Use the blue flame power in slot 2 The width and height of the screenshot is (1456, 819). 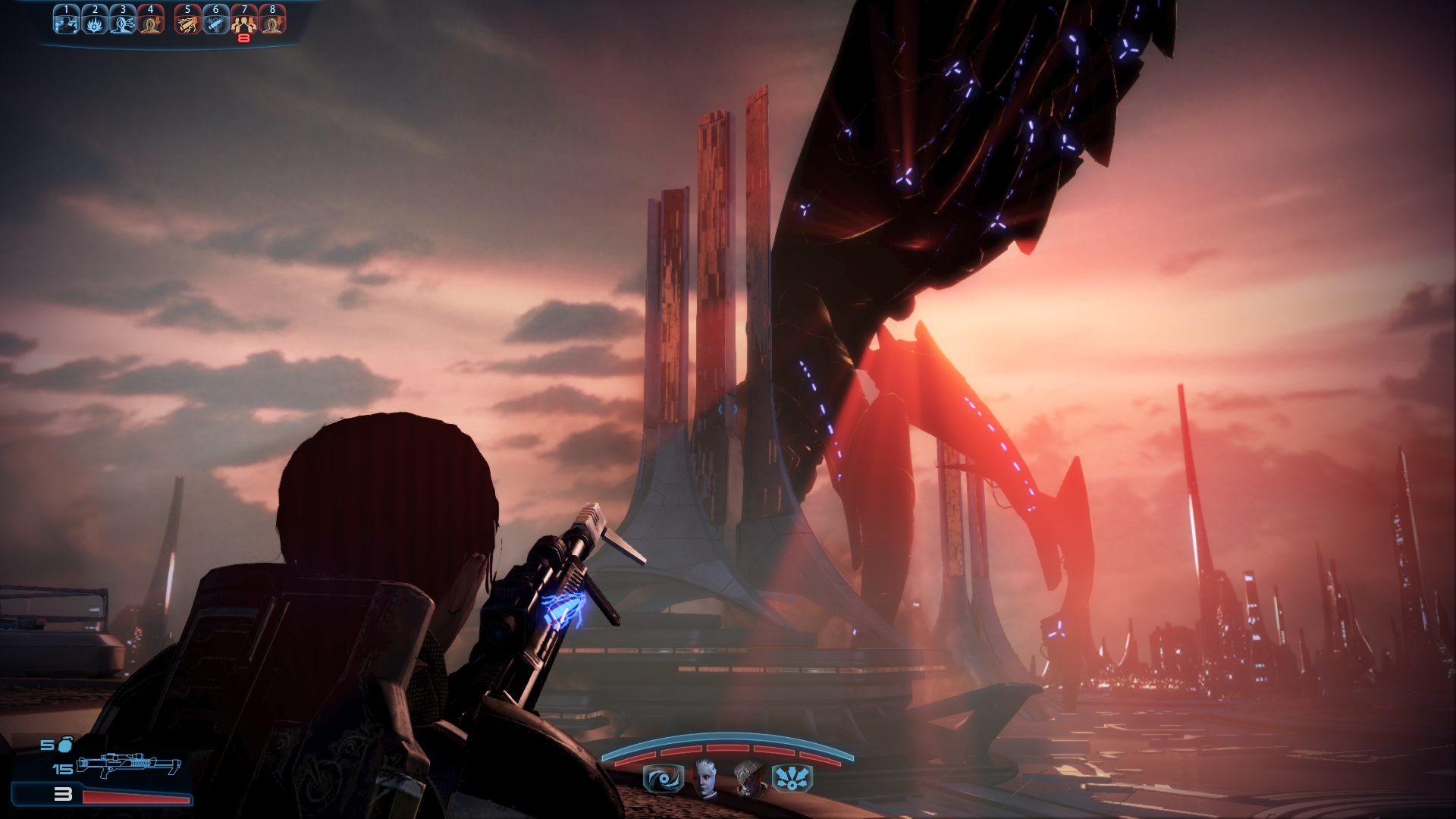coord(94,20)
